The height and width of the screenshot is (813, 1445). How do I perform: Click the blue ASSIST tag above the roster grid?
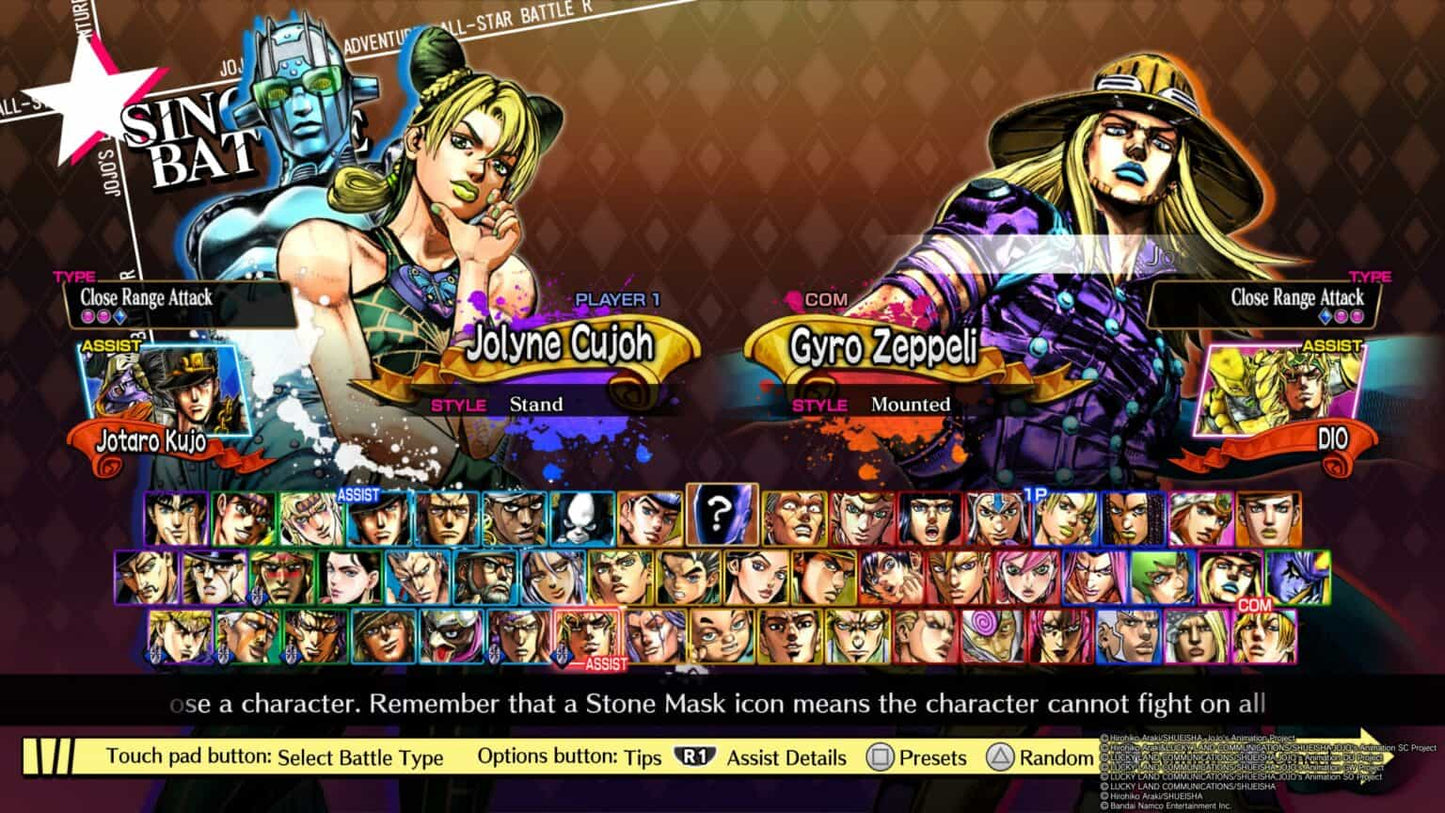[x=357, y=493]
